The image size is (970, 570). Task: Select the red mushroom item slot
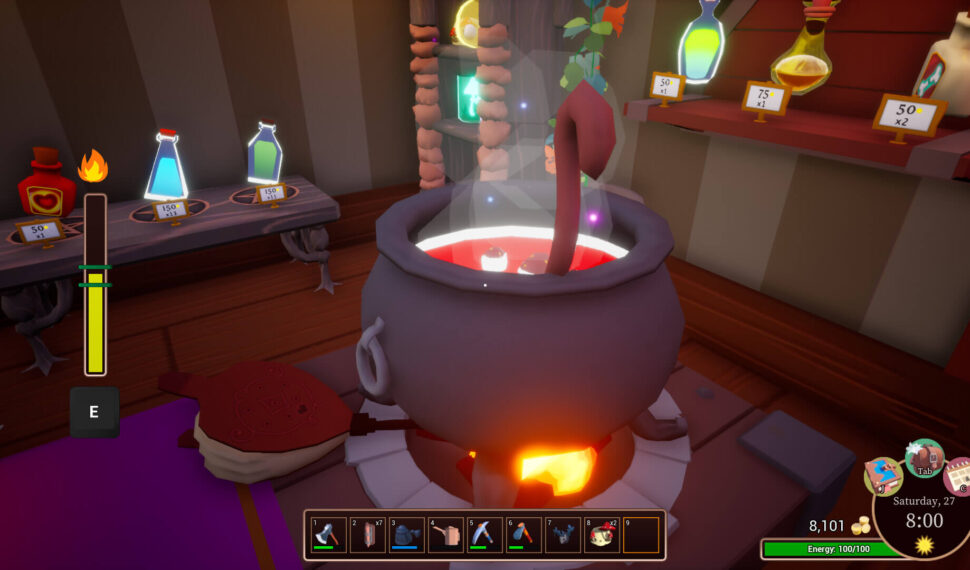coord(602,535)
